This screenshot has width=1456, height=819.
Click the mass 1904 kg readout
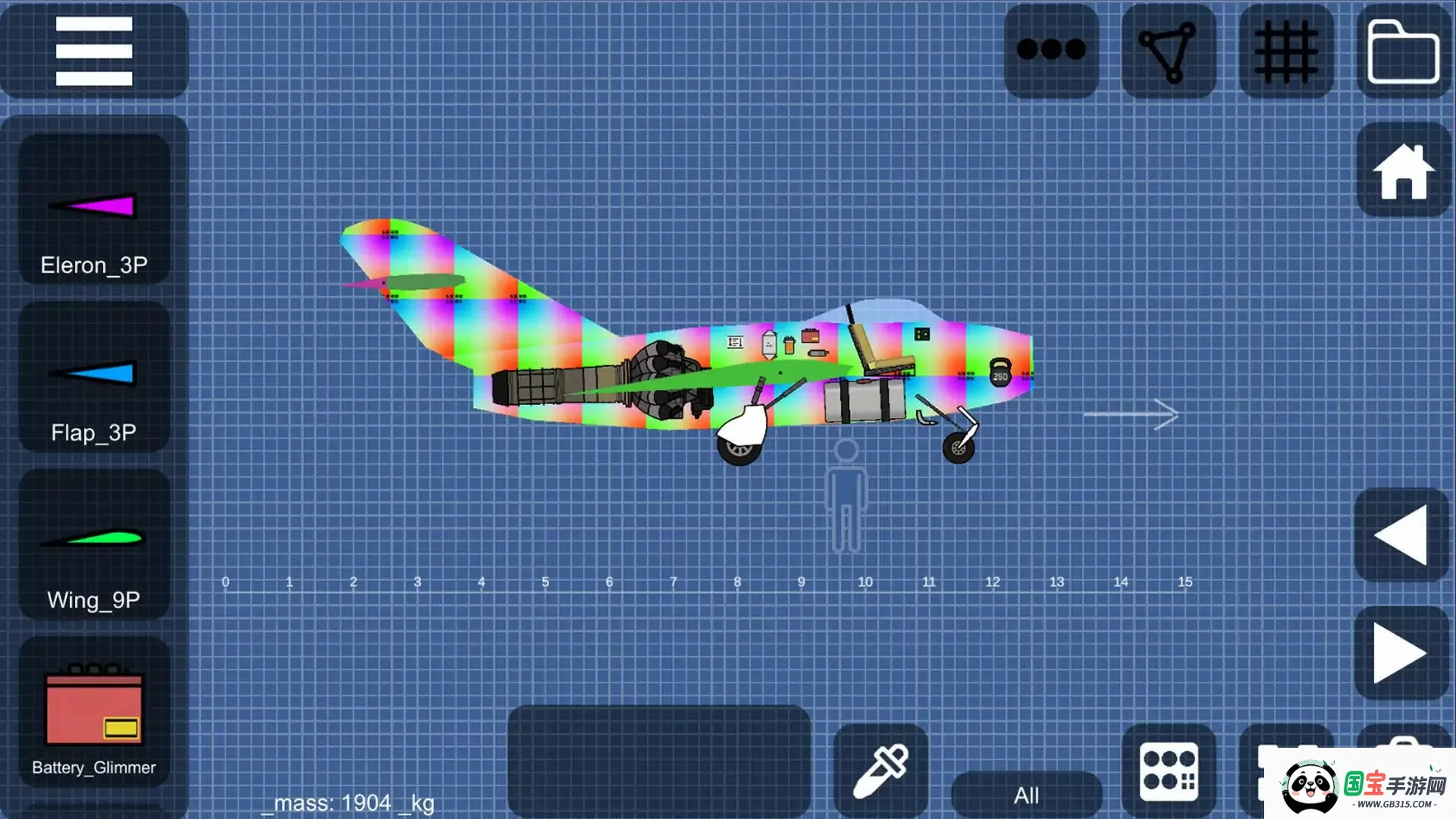[x=349, y=802]
